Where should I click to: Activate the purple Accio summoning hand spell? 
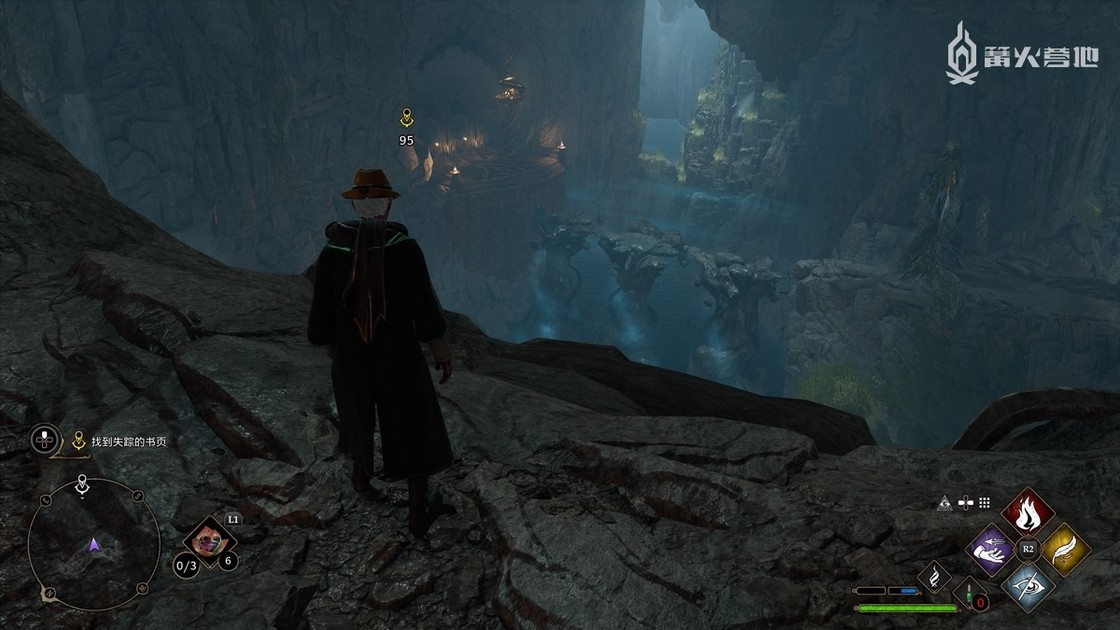click(x=992, y=549)
